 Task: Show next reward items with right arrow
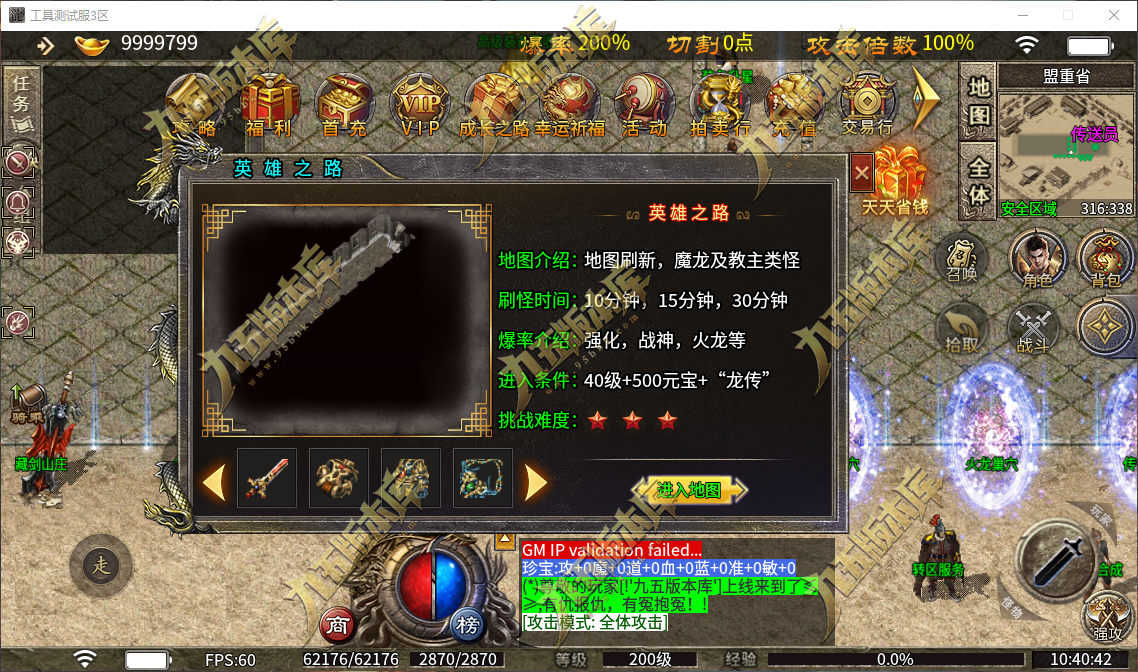pos(536,482)
